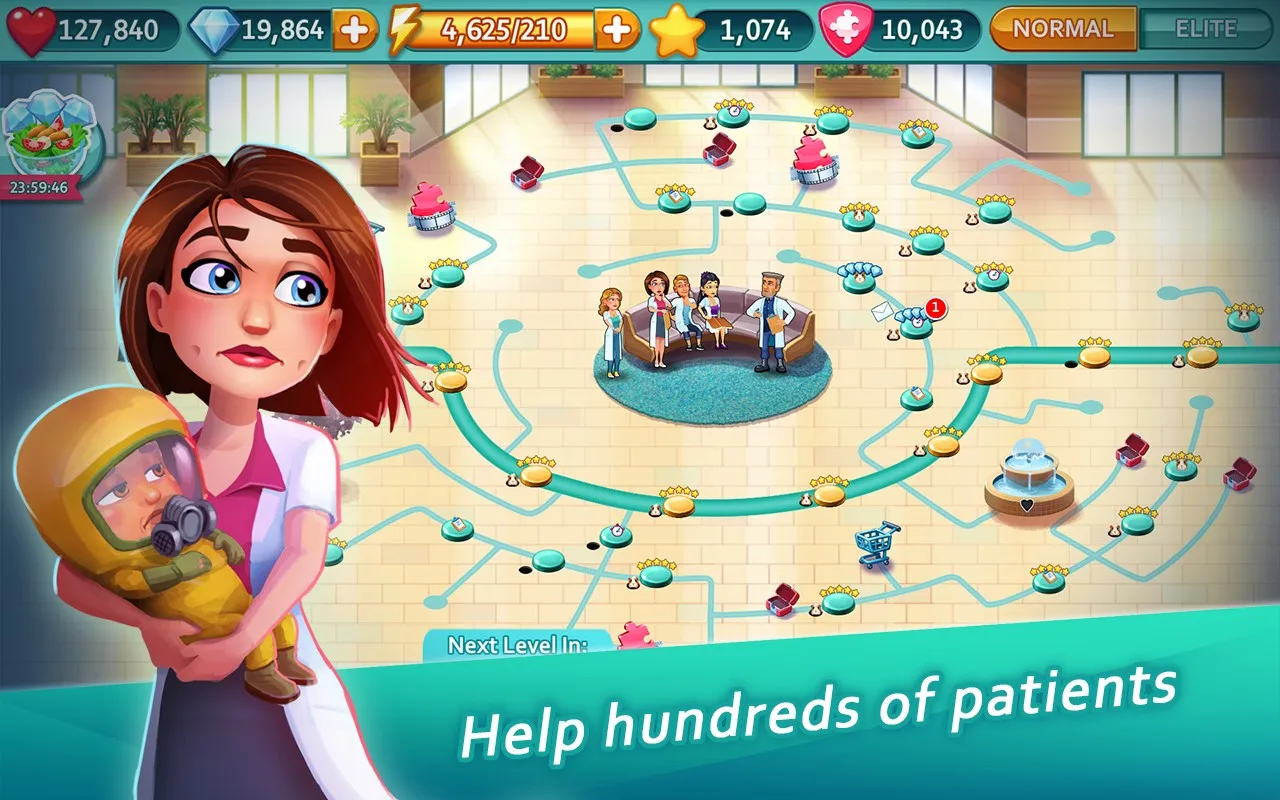Viewport: 1280px width, 800px height.
Task: Switch to the ELITE tab
Action: [x=1205, y=28]
